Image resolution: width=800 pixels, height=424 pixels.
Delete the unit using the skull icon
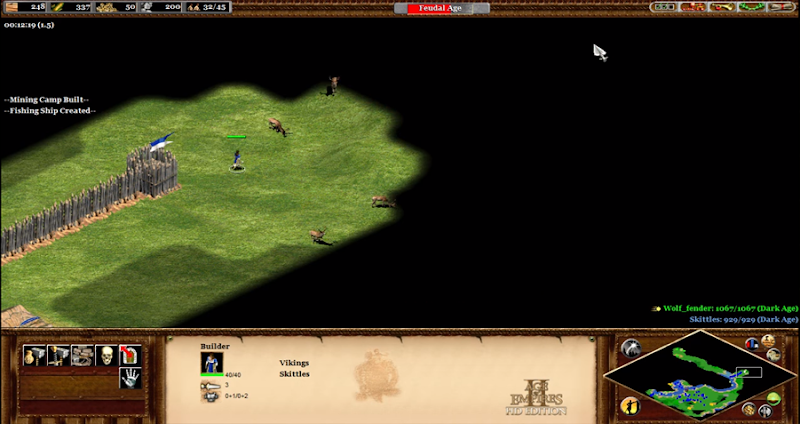106,355
